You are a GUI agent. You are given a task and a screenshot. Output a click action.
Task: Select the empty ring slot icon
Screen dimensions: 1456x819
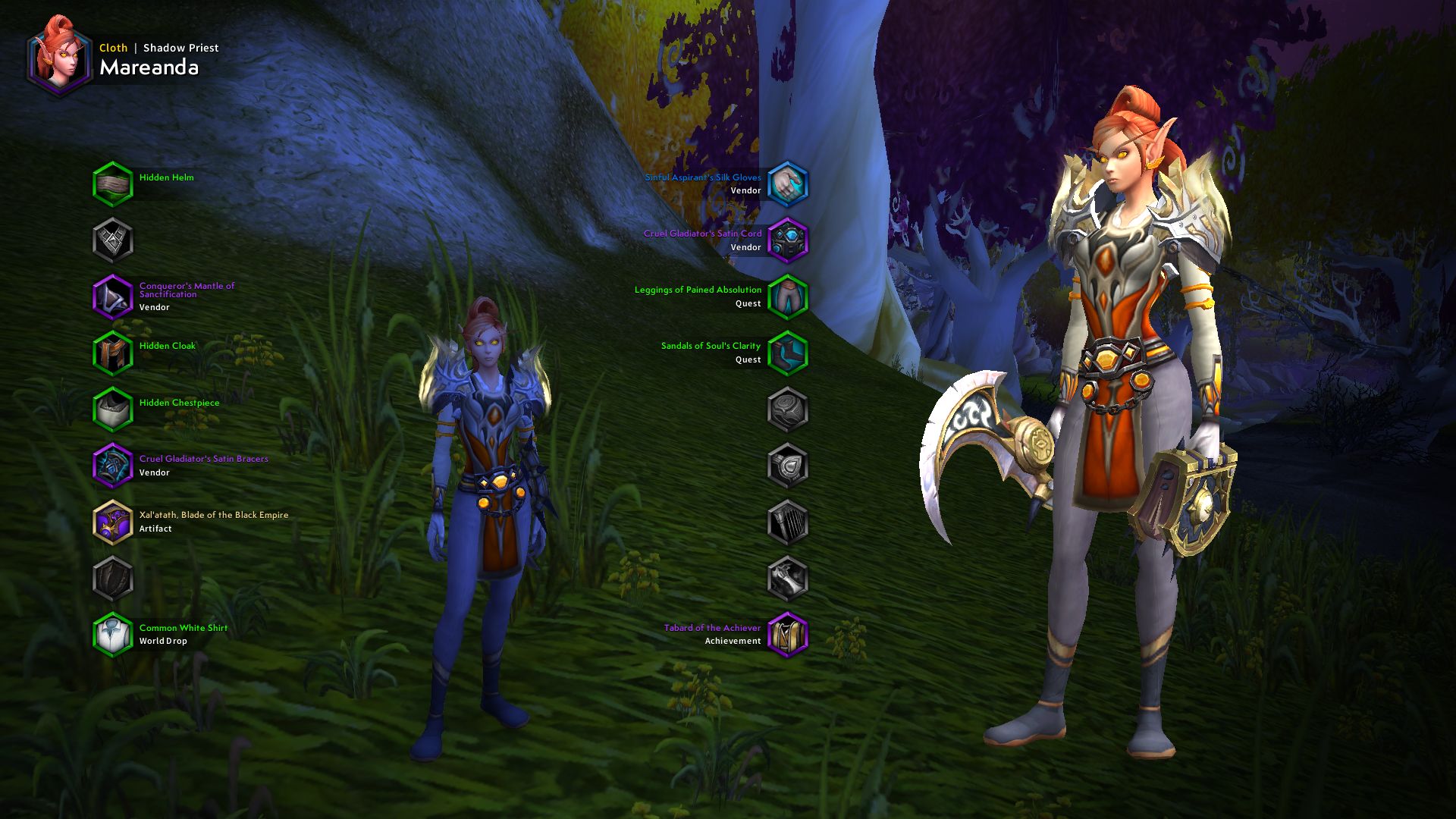(x=789, y=408)
